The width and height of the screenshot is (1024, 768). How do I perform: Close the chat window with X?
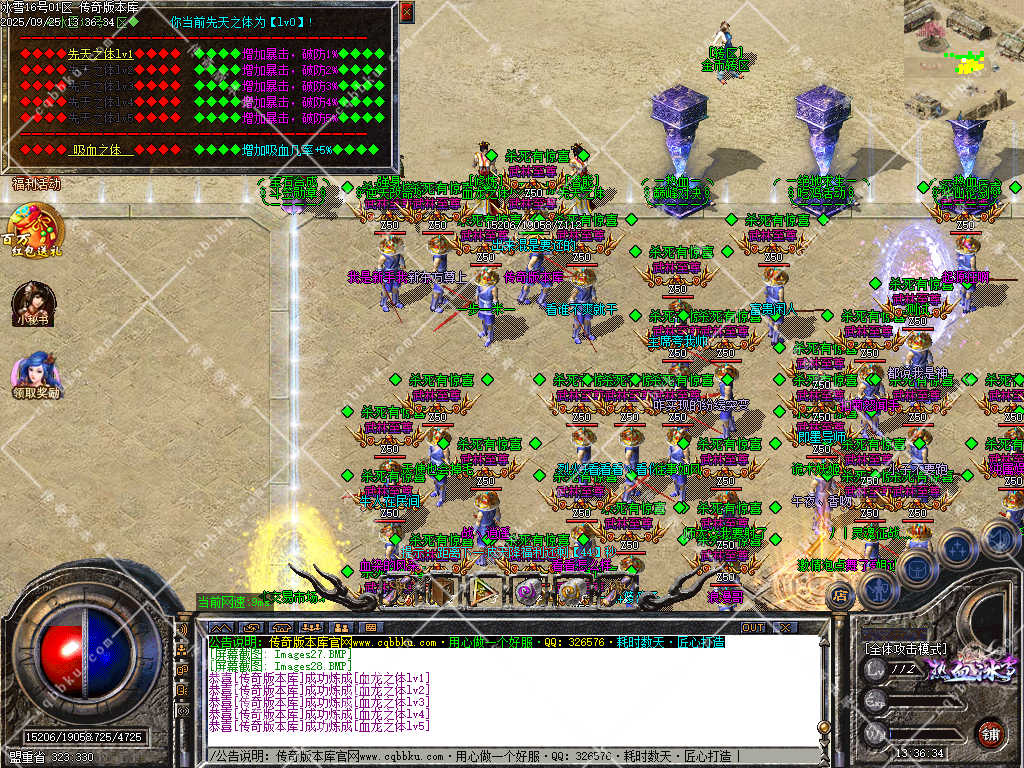click(x=785, y=627)
